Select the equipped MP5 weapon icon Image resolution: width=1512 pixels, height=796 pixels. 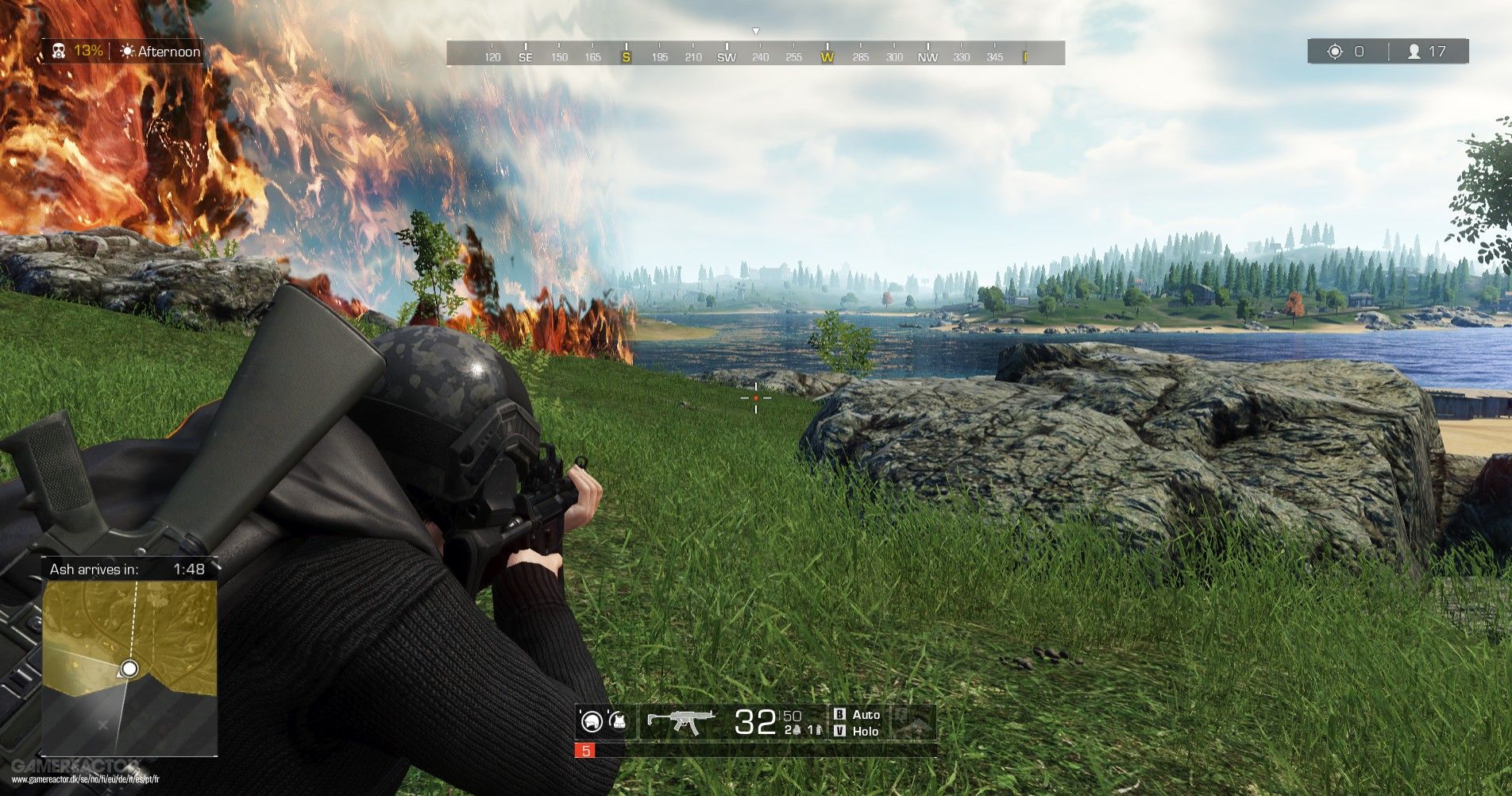683,720
